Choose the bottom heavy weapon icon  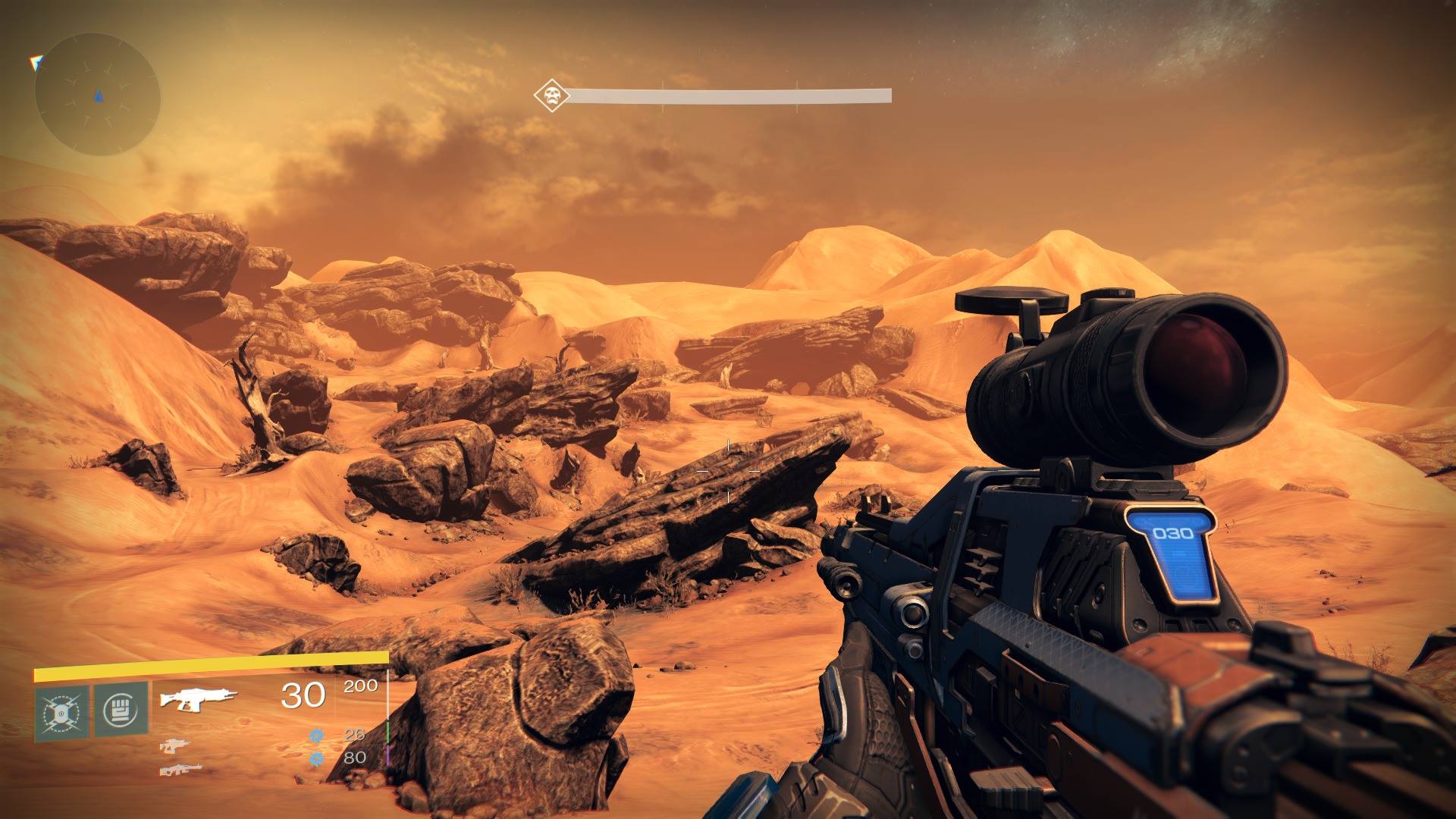coord(180,770)
